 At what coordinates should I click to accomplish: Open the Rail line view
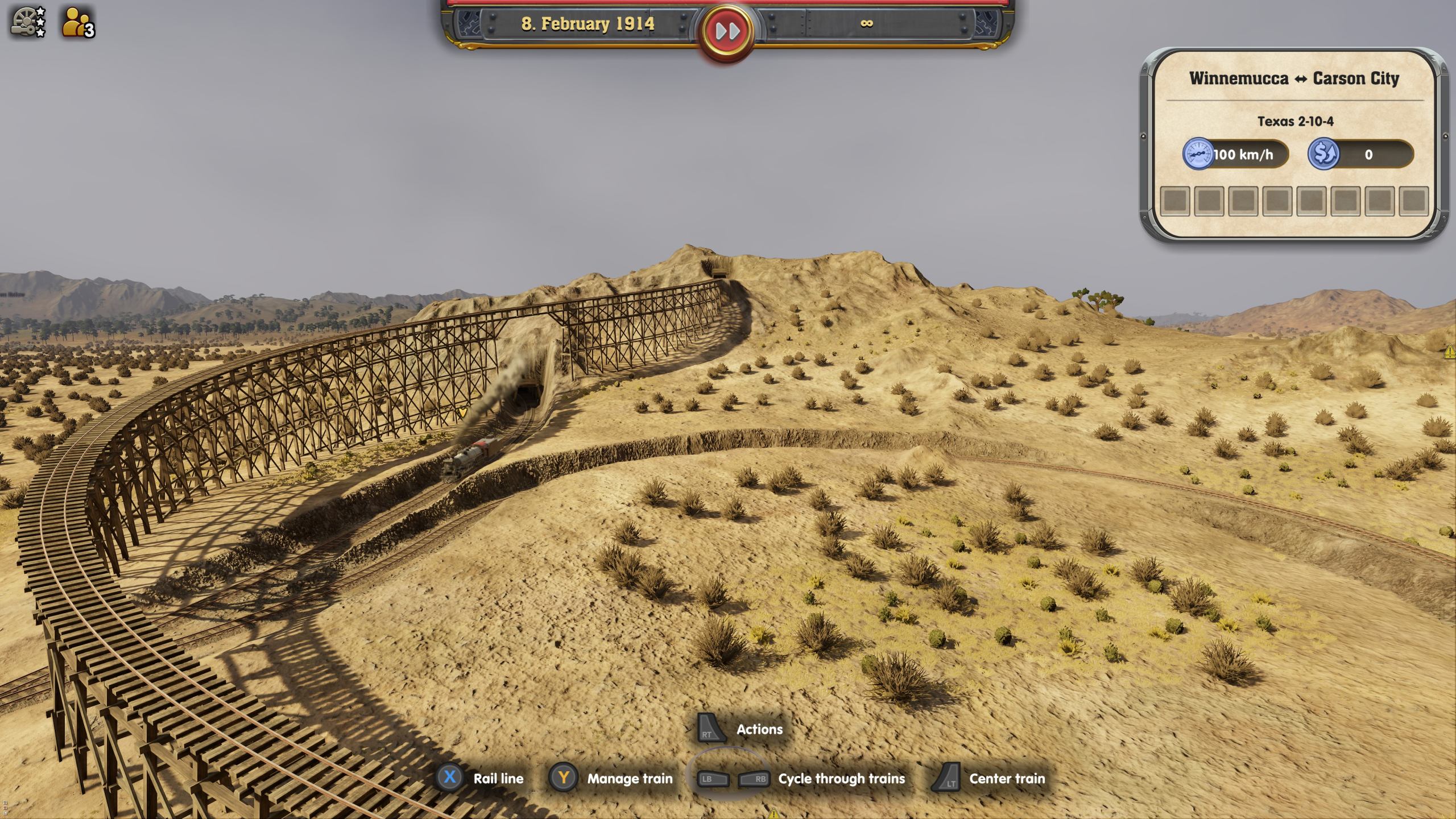point(499,779)
